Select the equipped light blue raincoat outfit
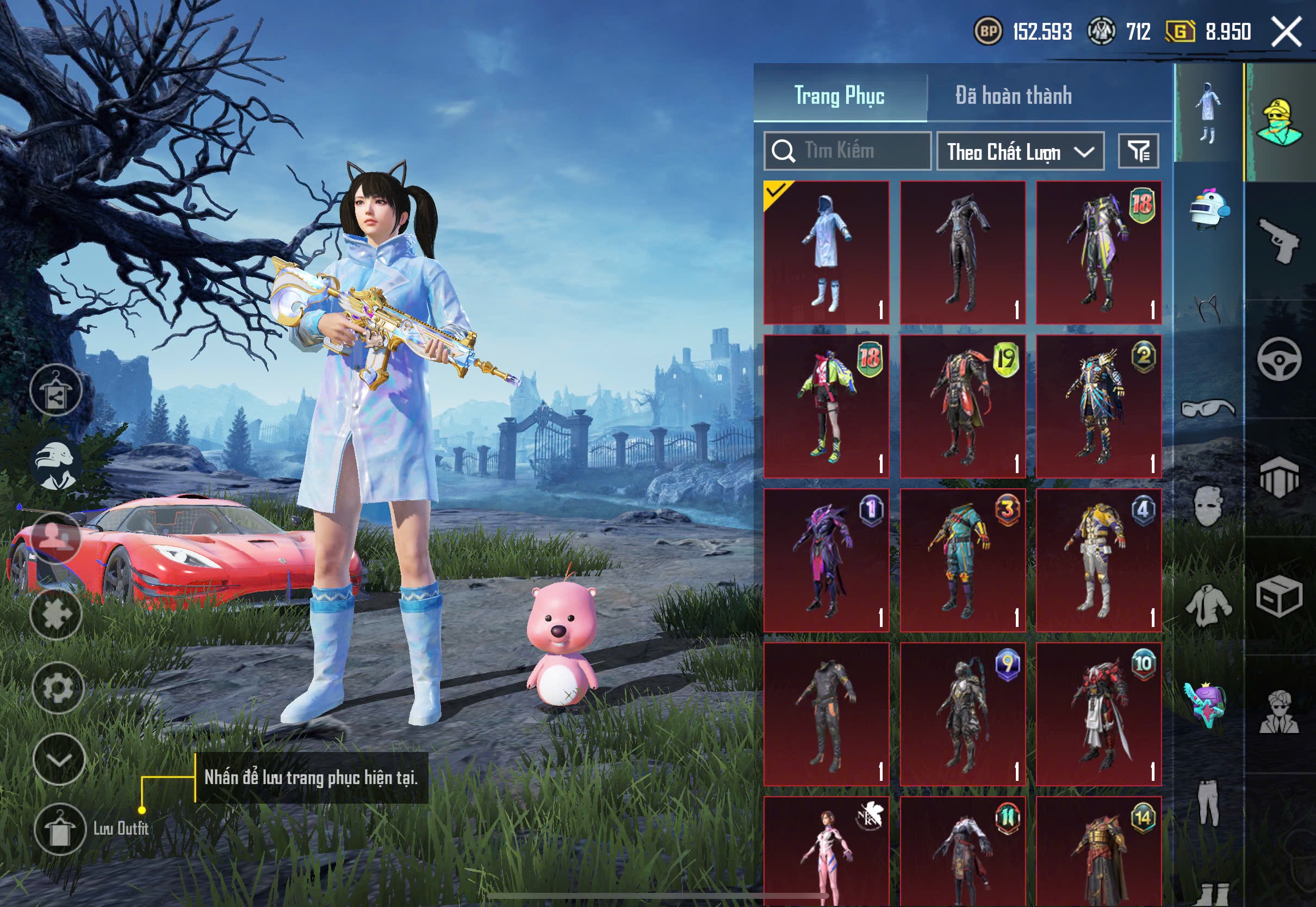1316x907 pixels. click(825, 253)
